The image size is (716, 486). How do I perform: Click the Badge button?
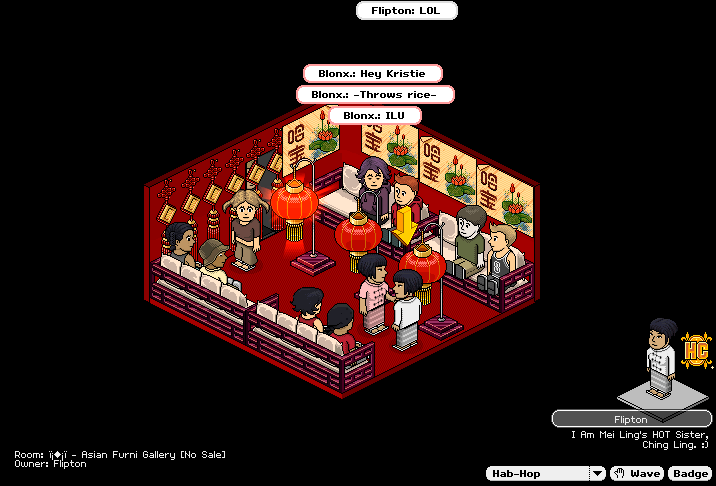[689, 473]
